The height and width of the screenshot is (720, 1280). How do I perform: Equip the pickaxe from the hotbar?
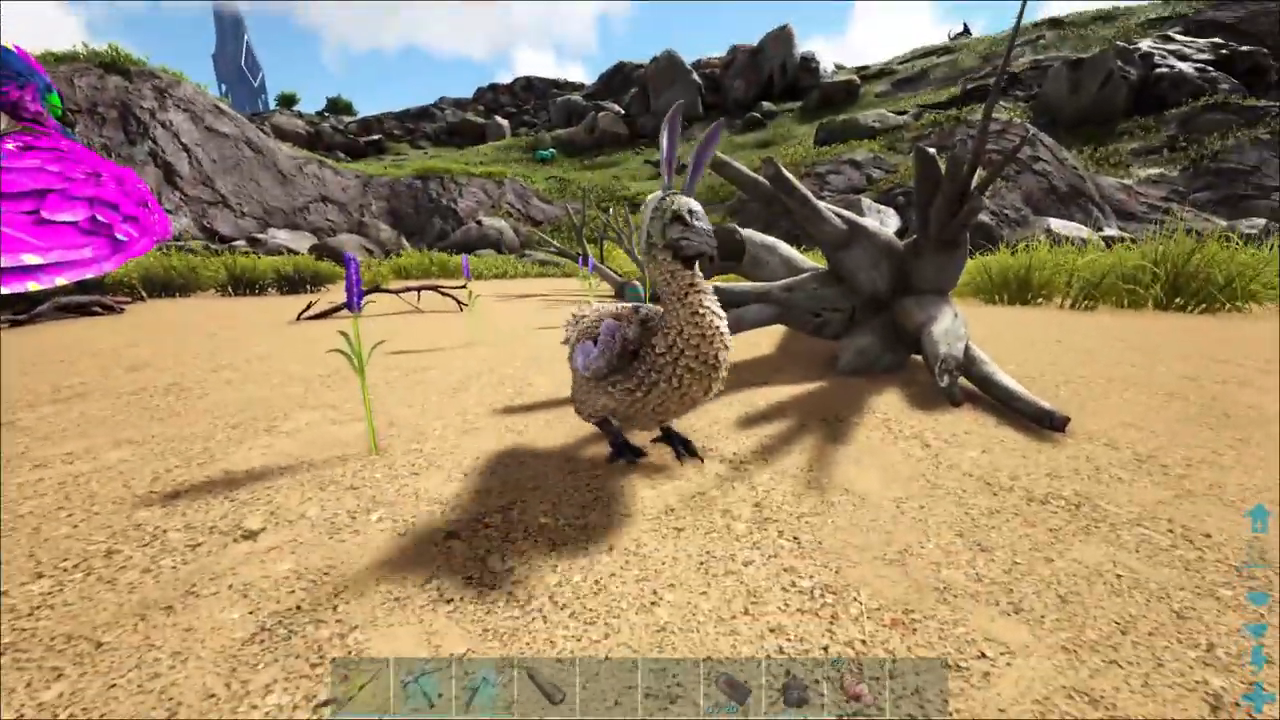[x=422, y=688]
